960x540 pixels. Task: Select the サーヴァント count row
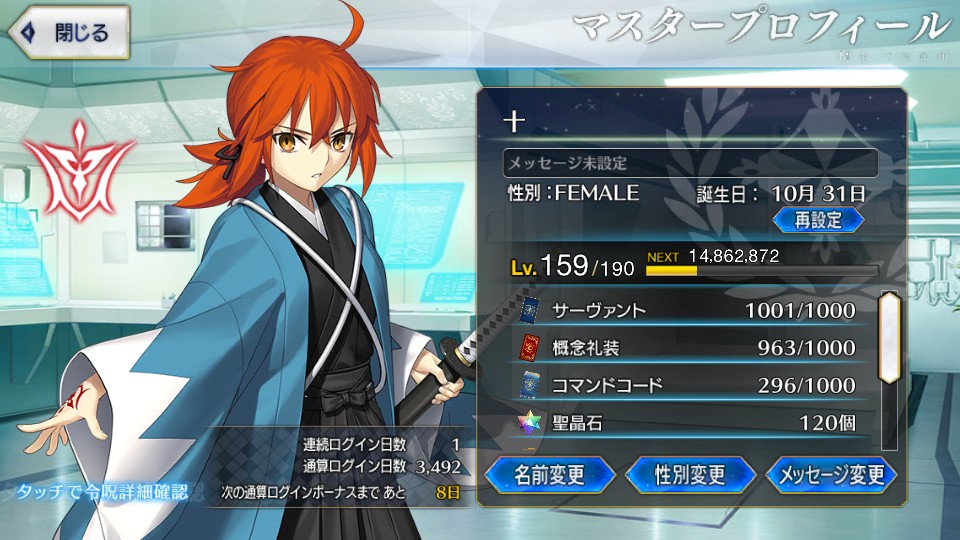coord(690,310)
